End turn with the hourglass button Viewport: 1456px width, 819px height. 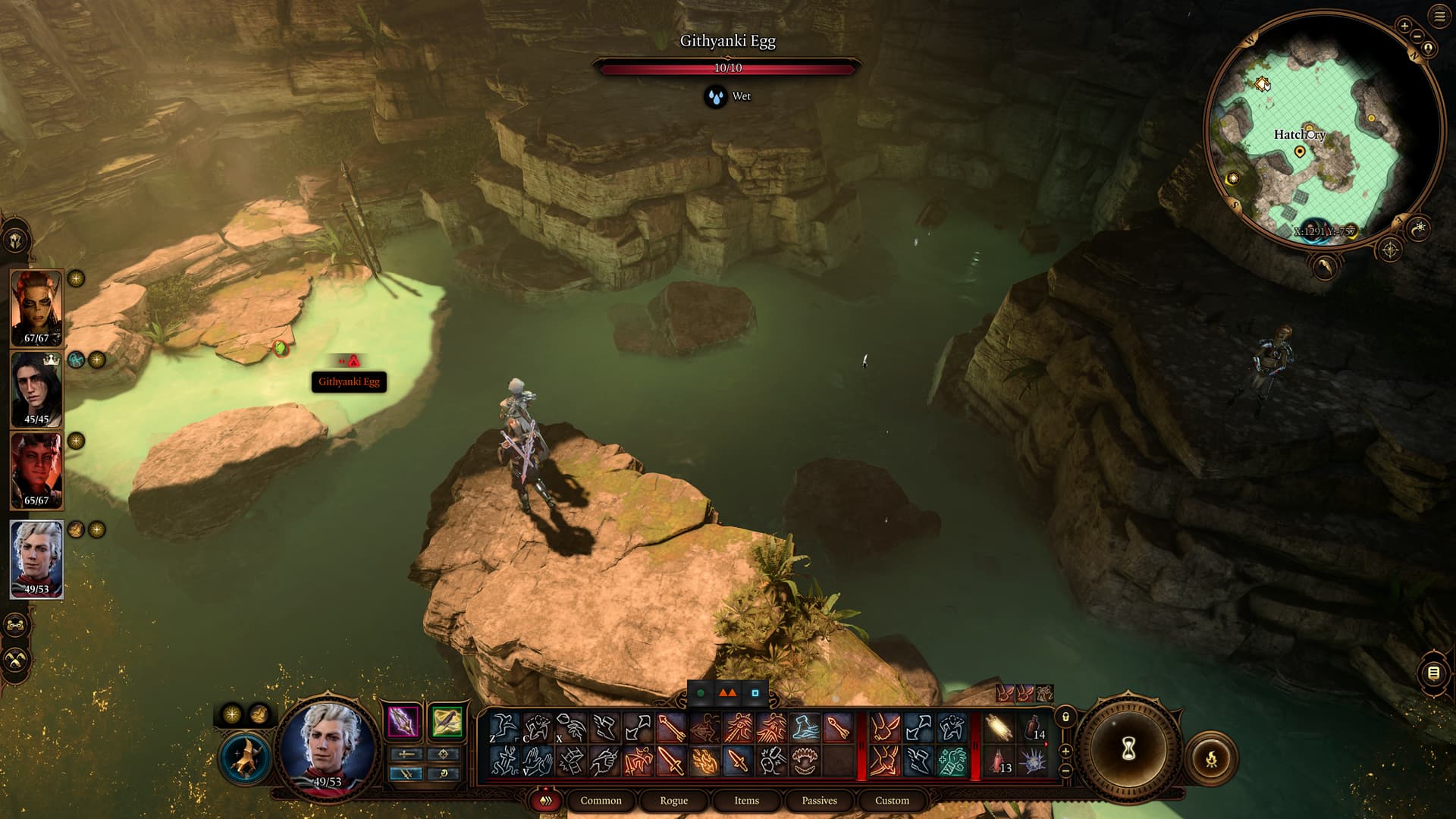(1128, 749)
